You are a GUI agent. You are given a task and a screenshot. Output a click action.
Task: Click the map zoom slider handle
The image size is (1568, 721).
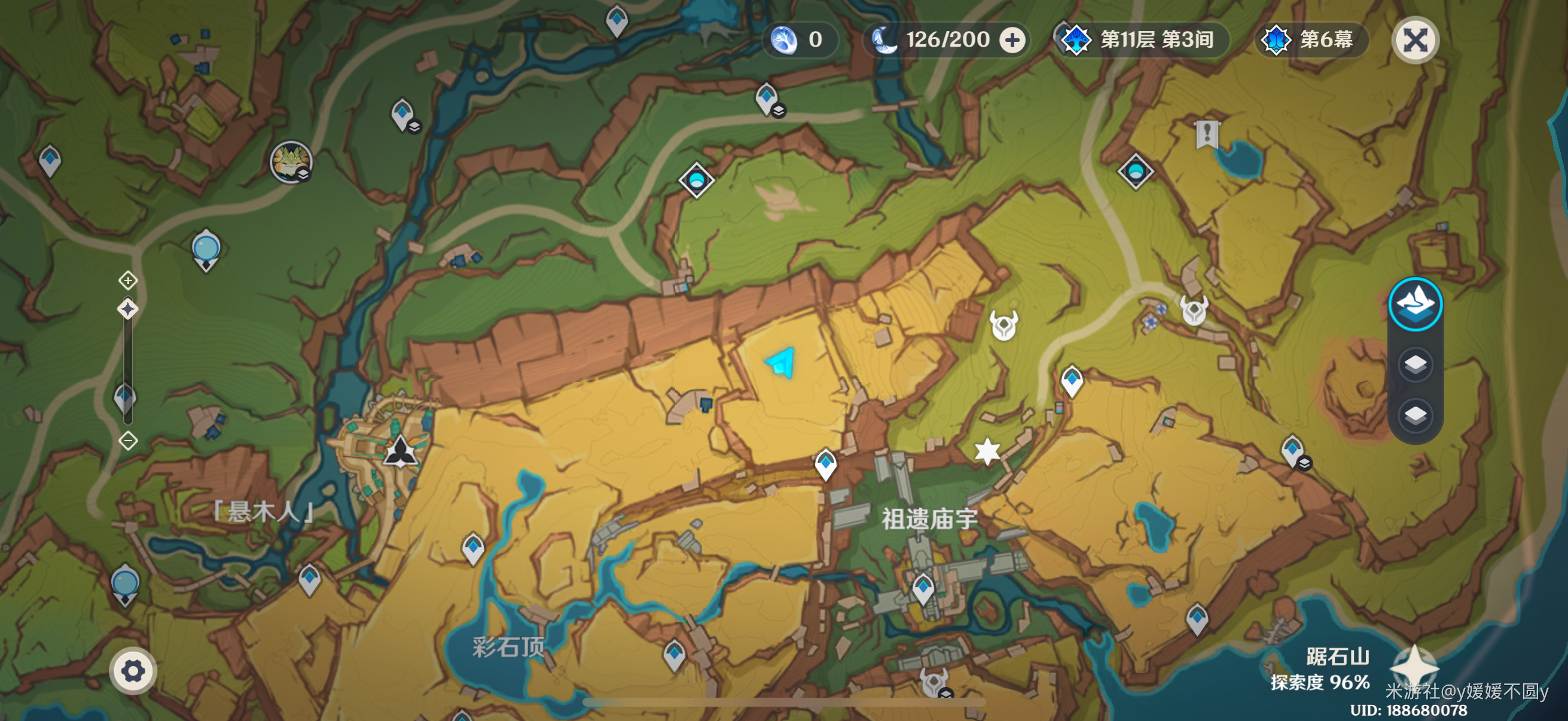point(128,309)
